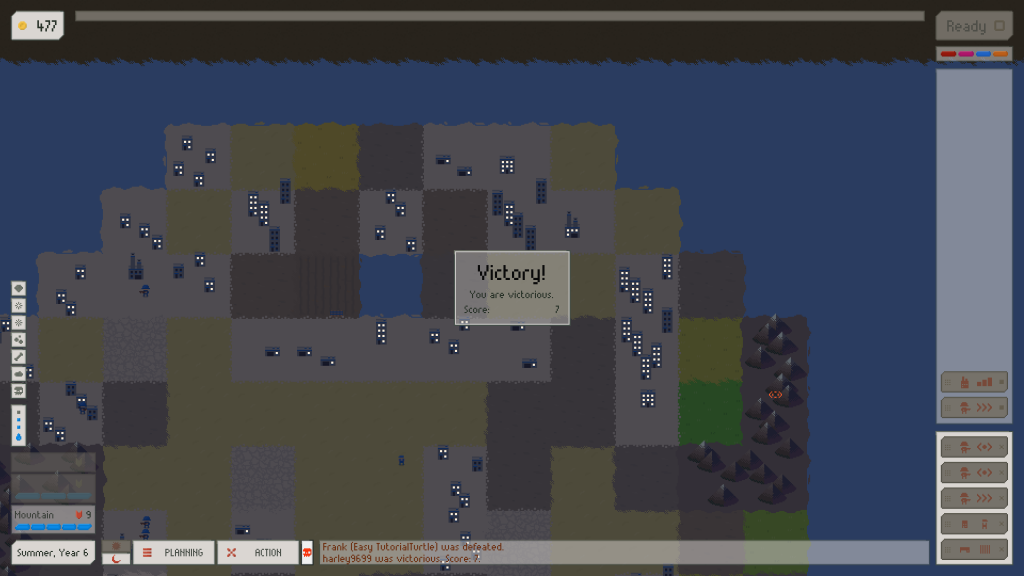Toggle the three-dots overlay button

tap(19, 339)
